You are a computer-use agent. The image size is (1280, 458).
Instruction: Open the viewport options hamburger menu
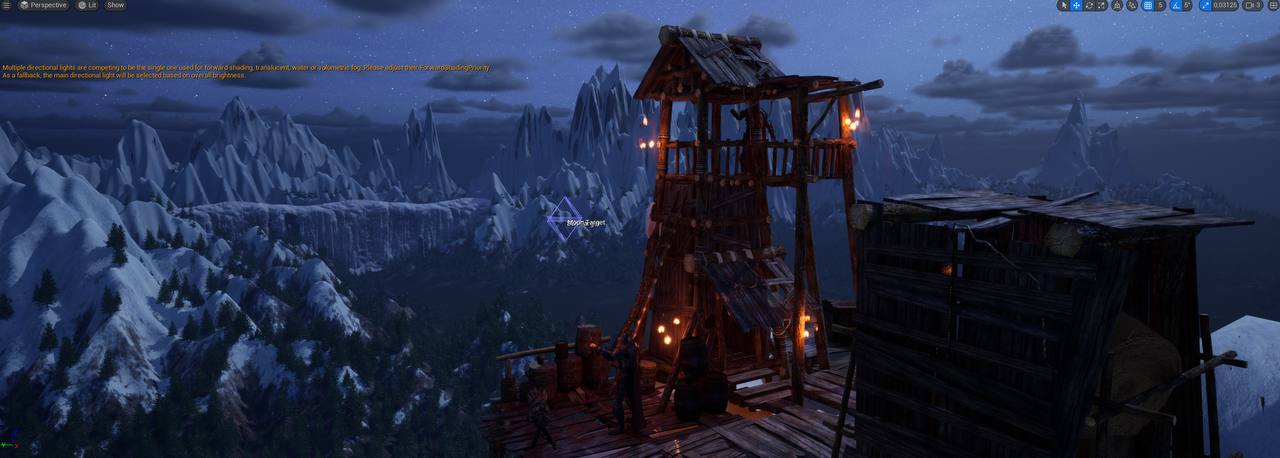(x=6, y=5)
